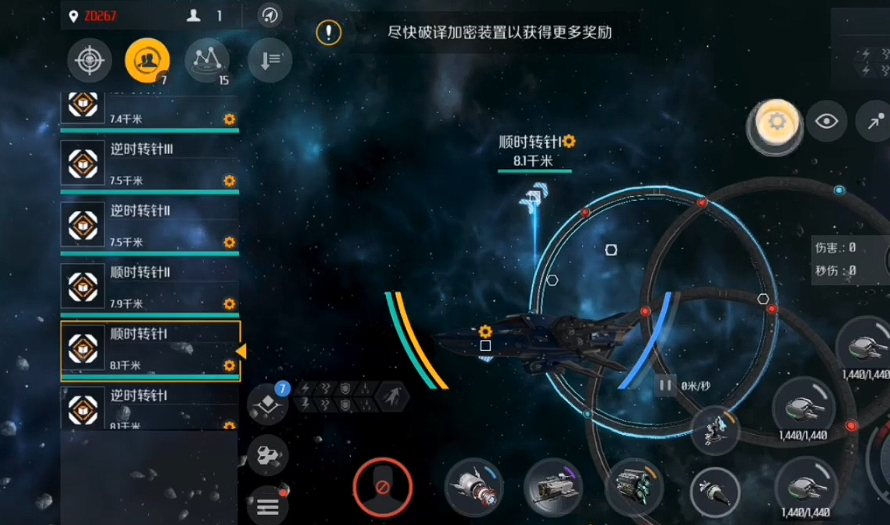The image size is (890, 525).
Task: Select the 逆时转针II entry at 7.5千米
Action: (150, 225)
